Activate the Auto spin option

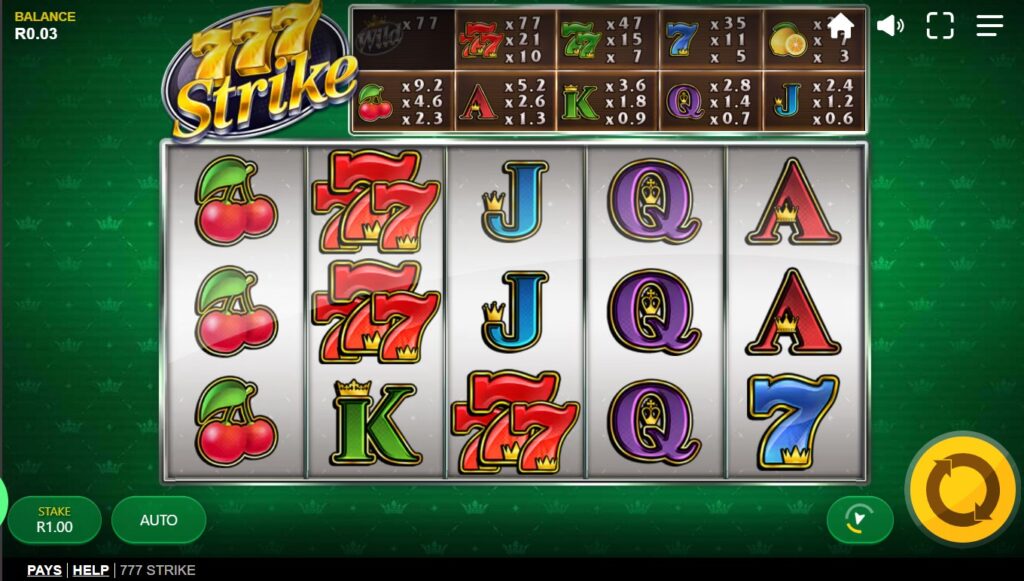pos(159,520)
